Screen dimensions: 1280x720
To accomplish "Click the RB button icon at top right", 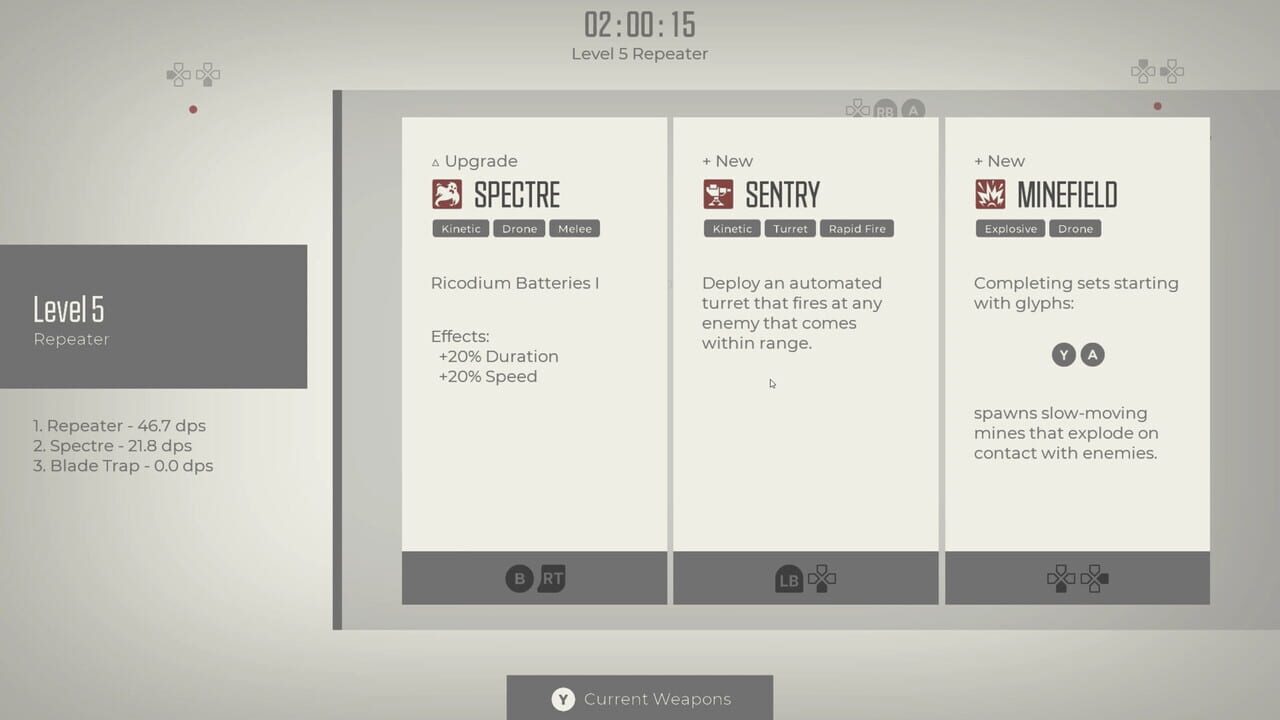I will pyautogui.click(x=886, y=111).
